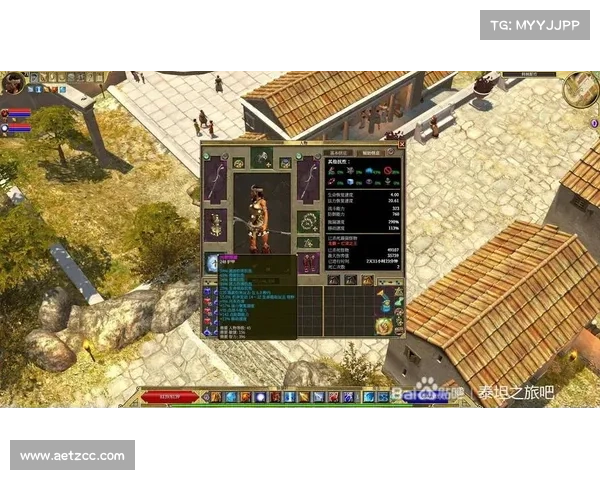Open the player portrait in top-left corner
Image resolution: width=600 pixels, height=480 pixels.
[x=13, y=84]
